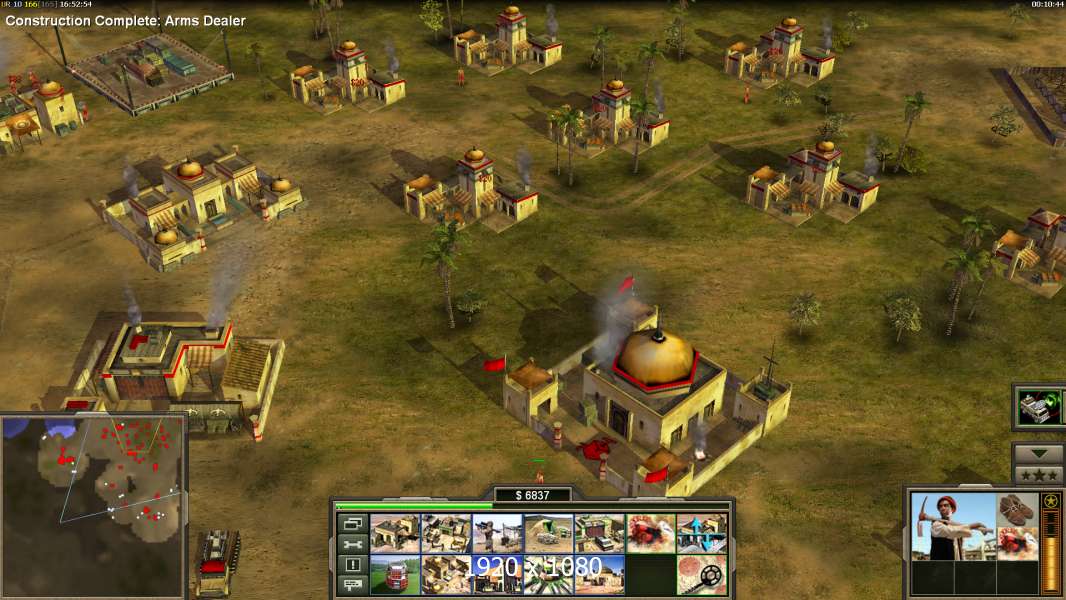
Task: Build the first structure in the top row
Action: (x=395, y=533)
